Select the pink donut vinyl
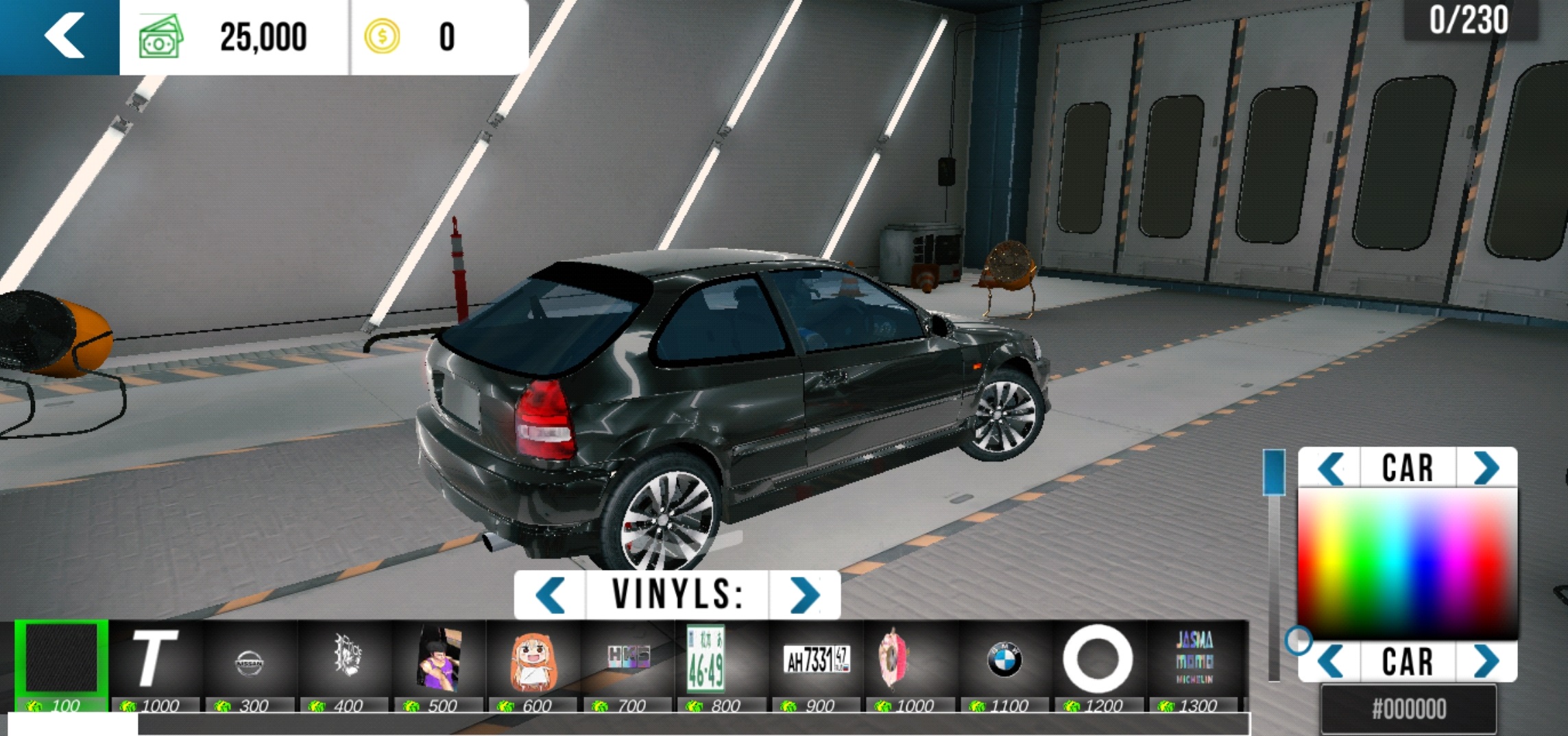The height and width of the screenshot is (736, 1568). (x=893, y=660)
